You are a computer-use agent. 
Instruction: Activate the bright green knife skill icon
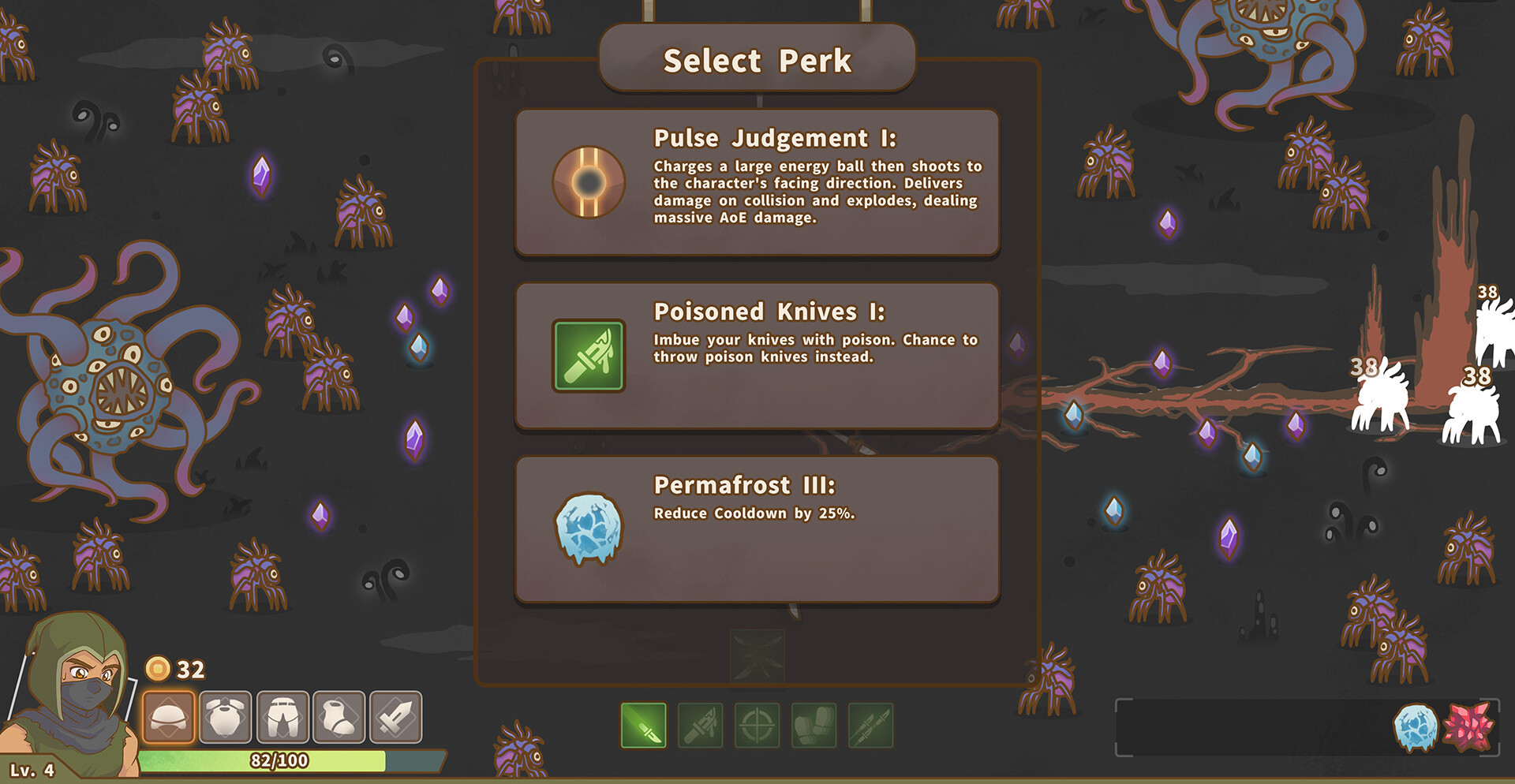644,726
